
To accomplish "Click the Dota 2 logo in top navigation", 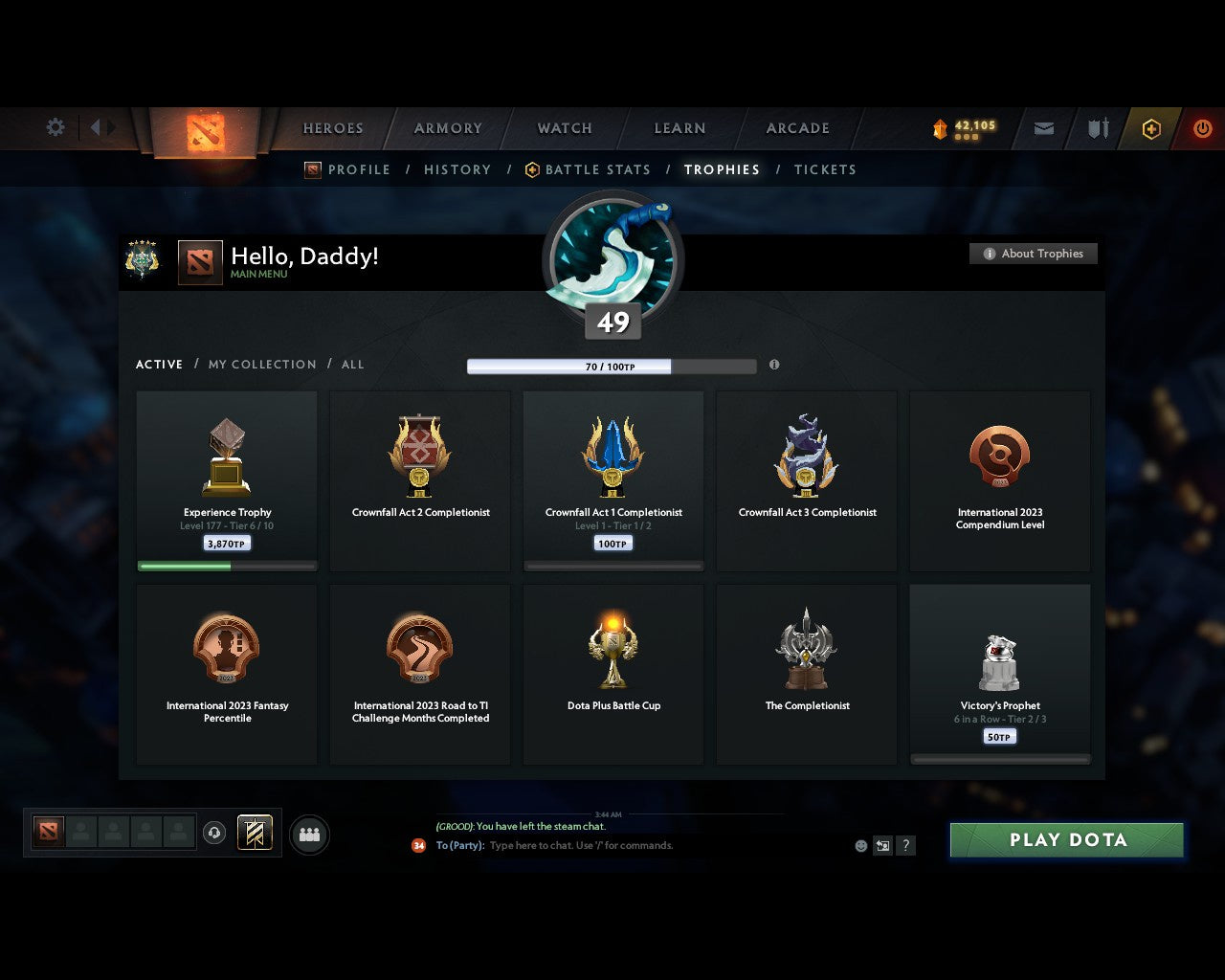I will click(x=203, y=131).
